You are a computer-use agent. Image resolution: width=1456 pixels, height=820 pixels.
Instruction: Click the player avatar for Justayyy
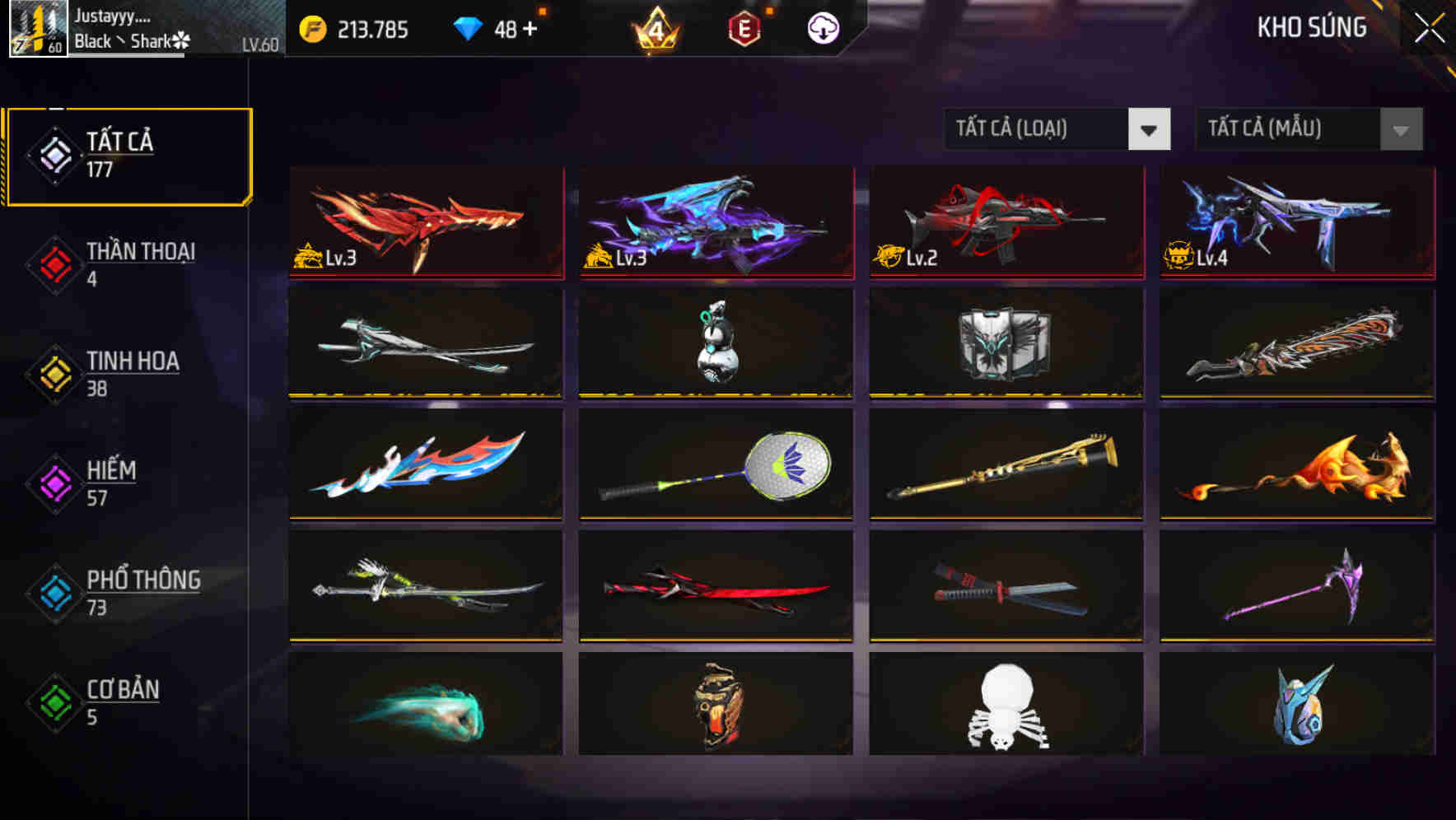click(x=37, y=31)
